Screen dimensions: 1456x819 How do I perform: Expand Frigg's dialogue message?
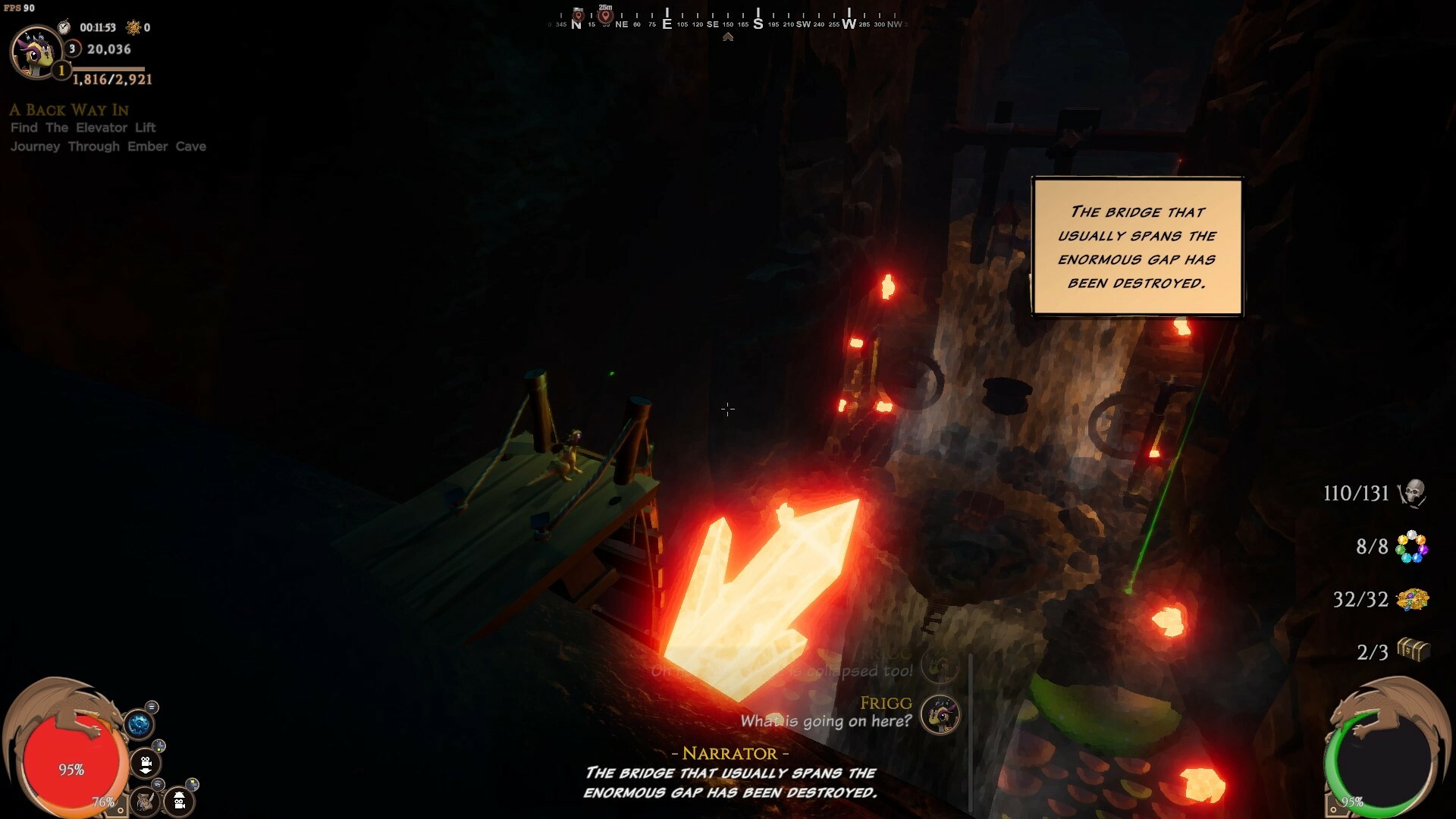[826, 721]
